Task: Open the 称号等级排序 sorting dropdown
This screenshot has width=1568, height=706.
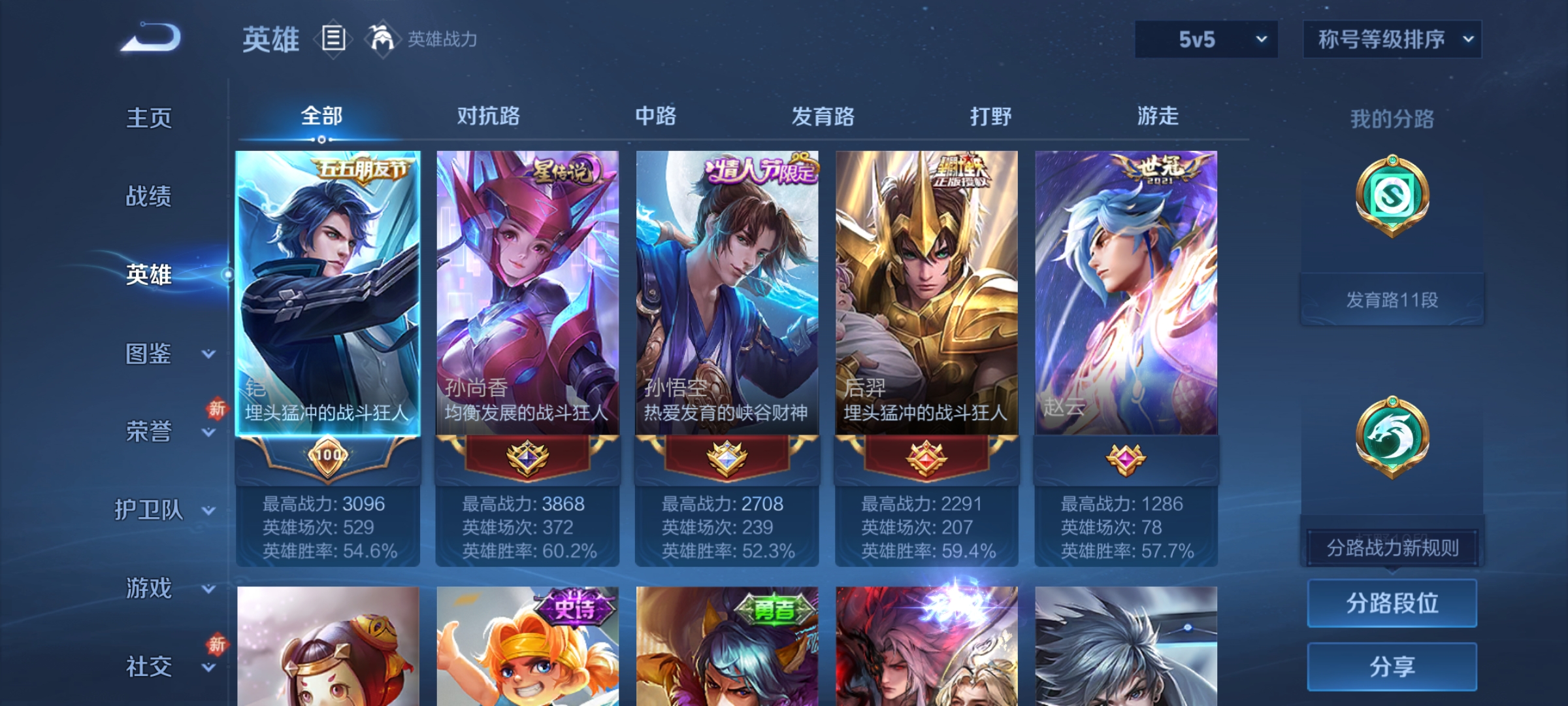Action: click(1392, 39)
